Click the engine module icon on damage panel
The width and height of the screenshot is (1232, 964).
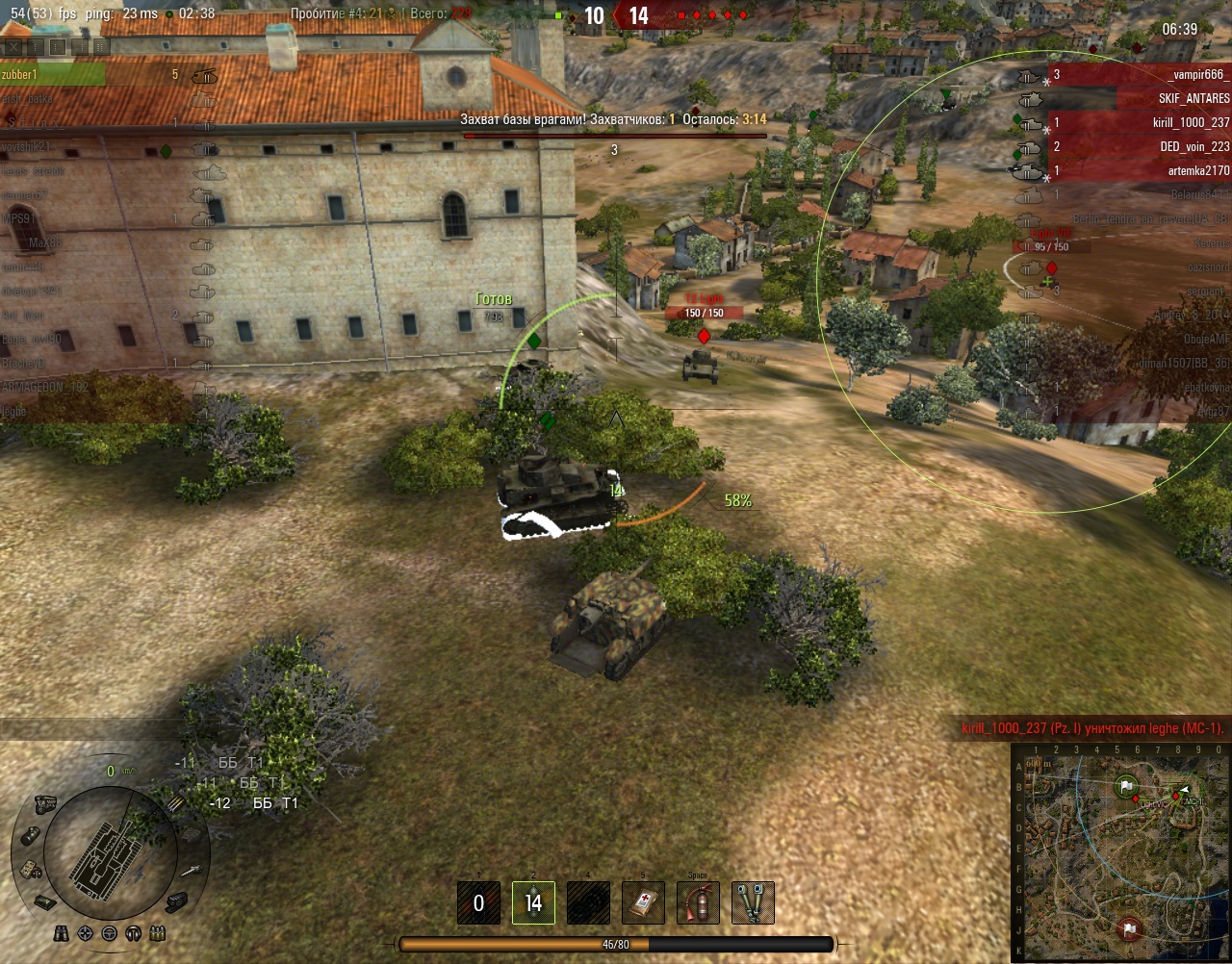tap(44, 804)
